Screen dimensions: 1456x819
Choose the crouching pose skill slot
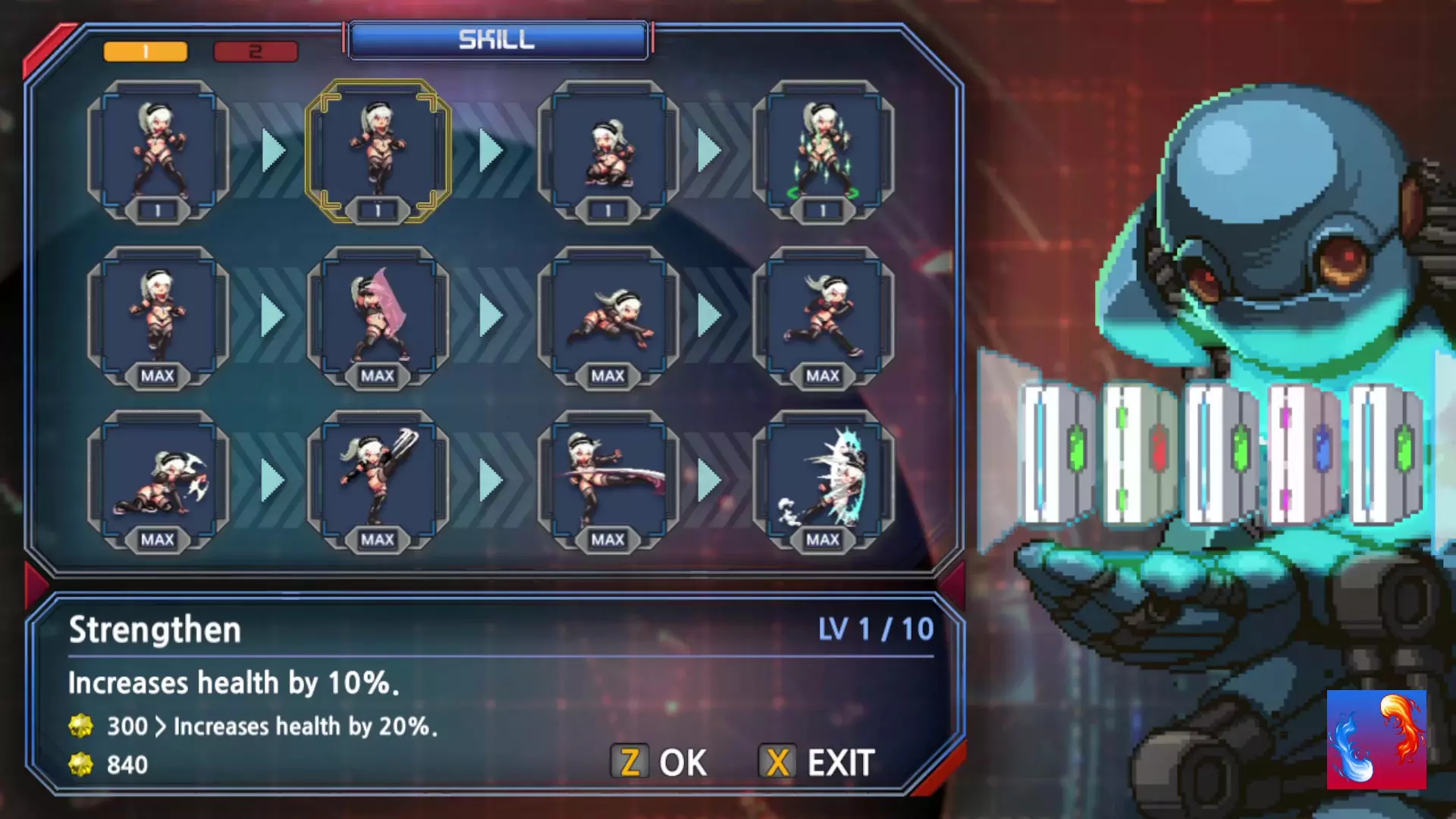(607, 152)
